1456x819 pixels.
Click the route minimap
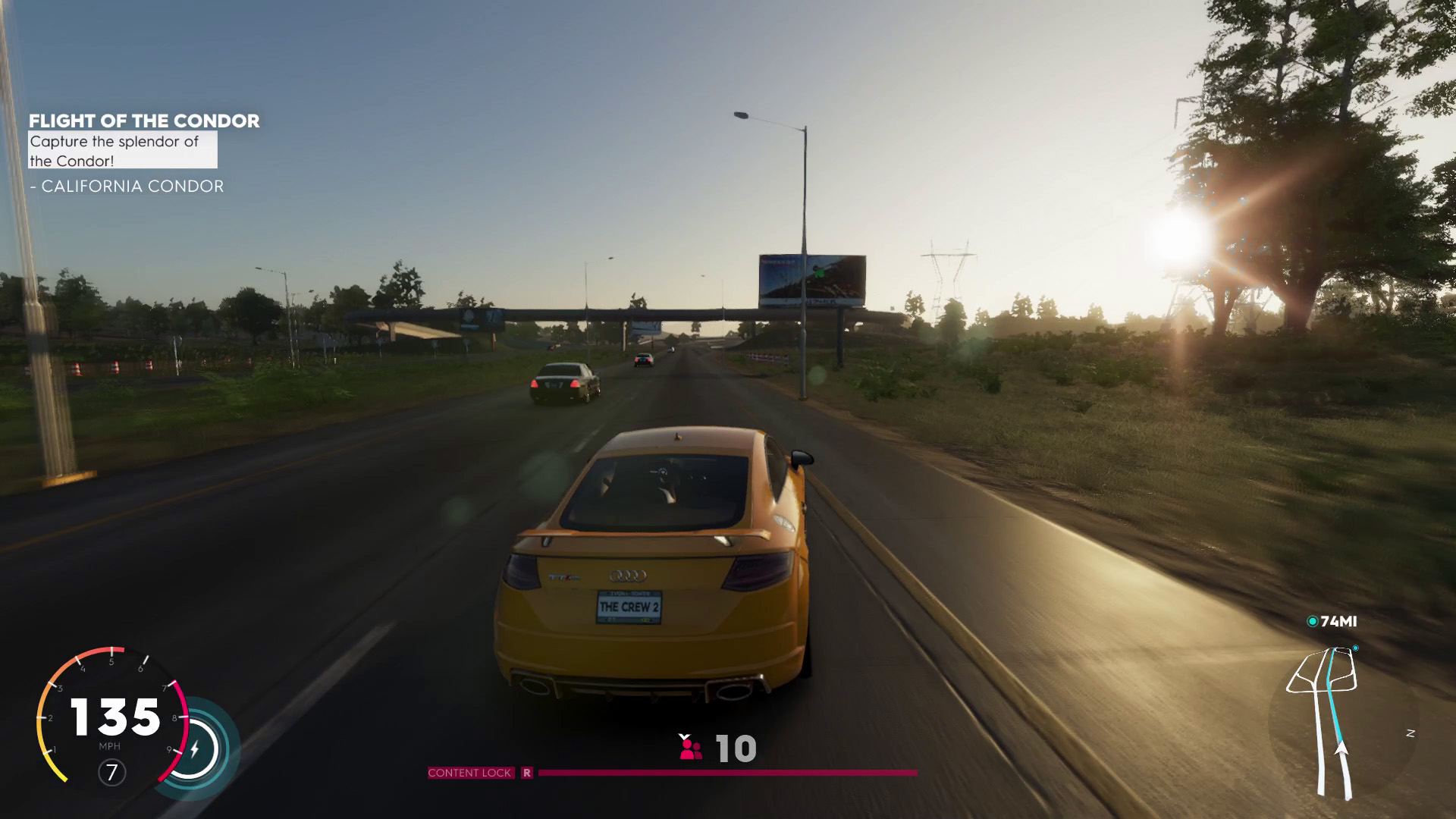(1331, 720)
